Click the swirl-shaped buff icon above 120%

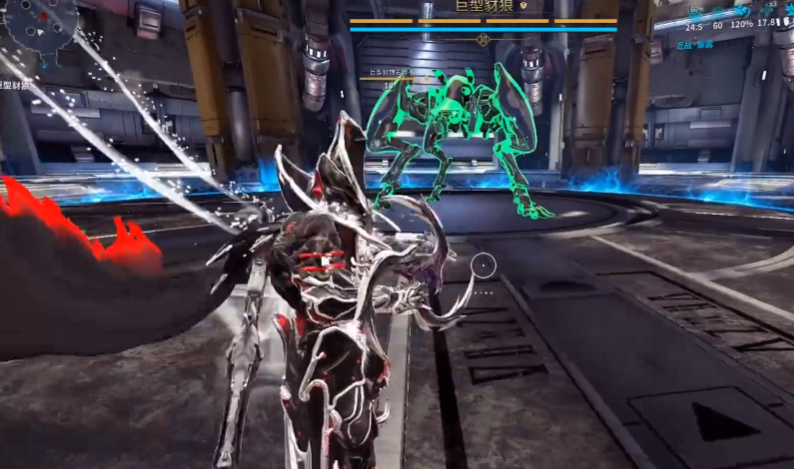click(742, 12)
